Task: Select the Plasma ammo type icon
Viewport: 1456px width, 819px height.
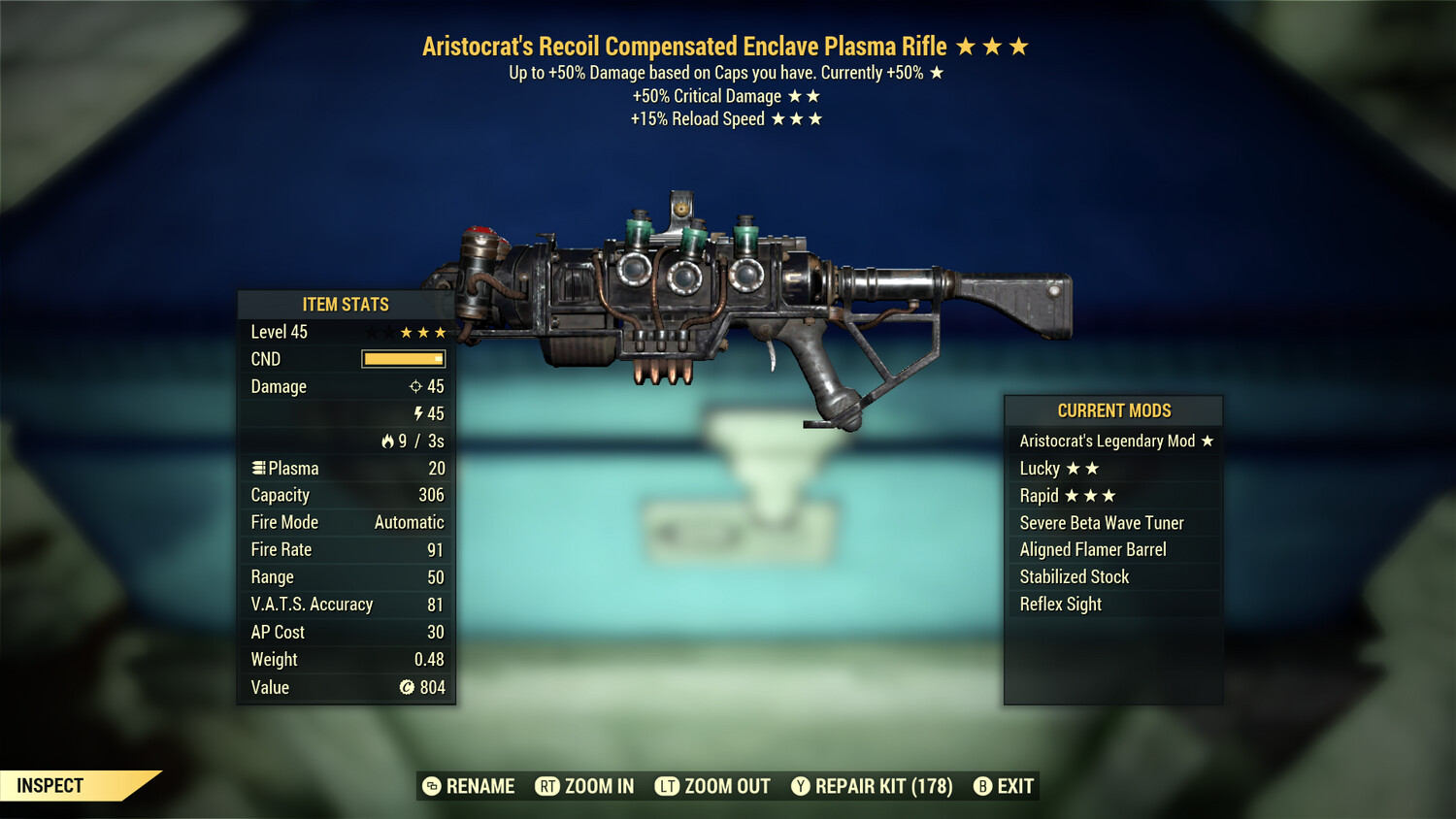Action: (x=257, y=468)
